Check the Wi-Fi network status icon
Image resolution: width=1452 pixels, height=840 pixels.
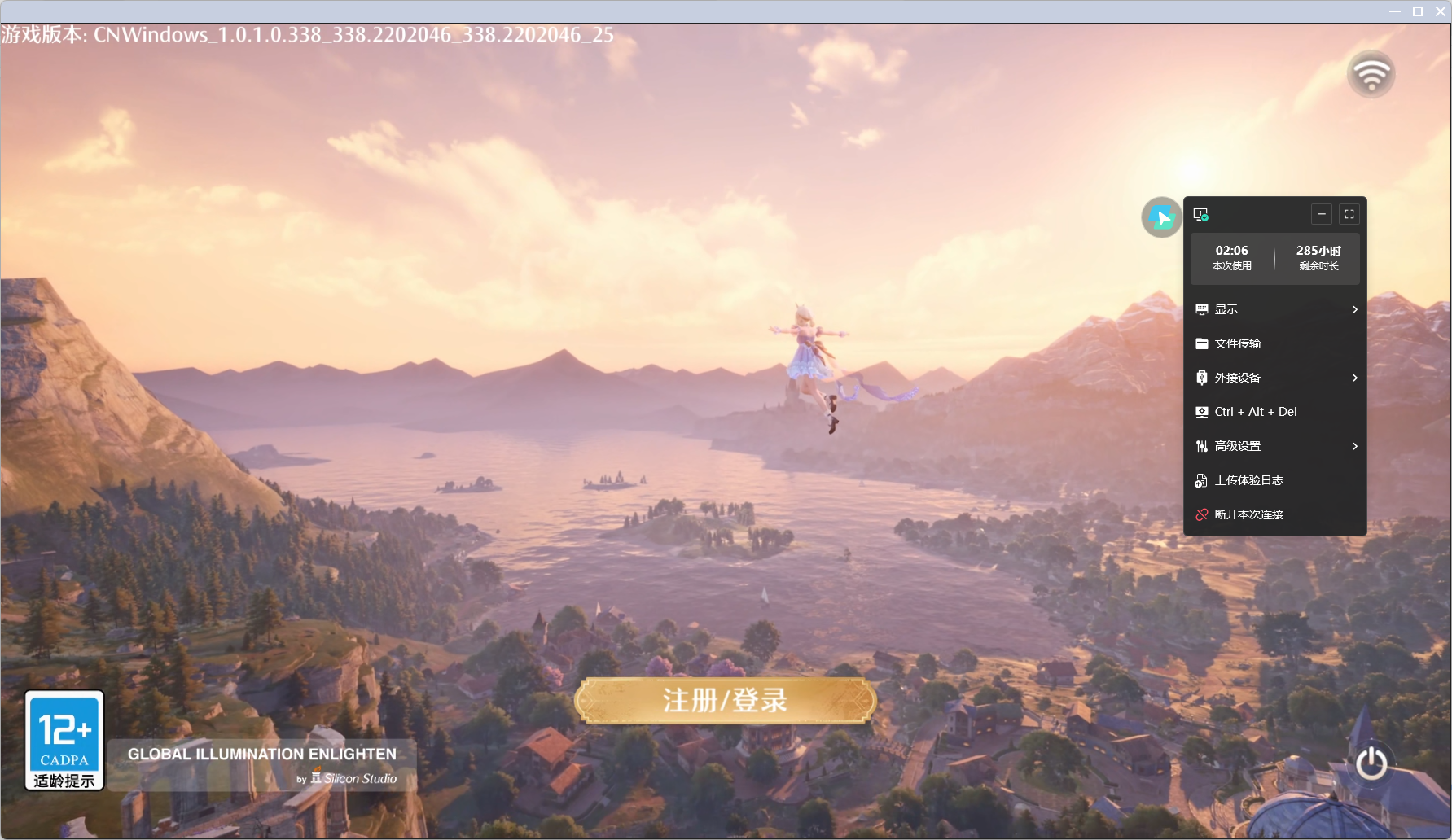tap(1371, 74)
